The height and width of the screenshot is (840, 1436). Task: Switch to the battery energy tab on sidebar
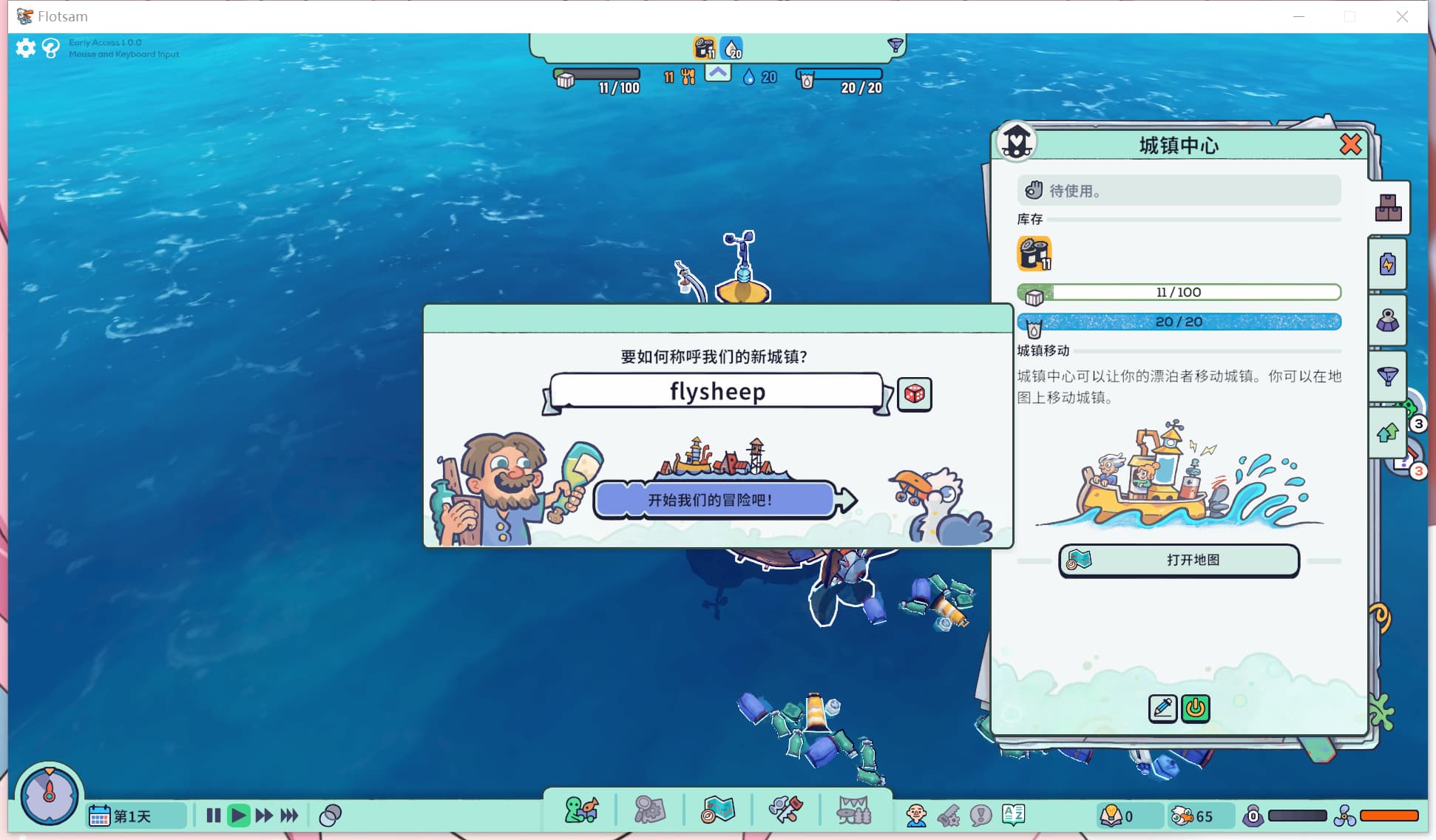[x=1388, y=264]
